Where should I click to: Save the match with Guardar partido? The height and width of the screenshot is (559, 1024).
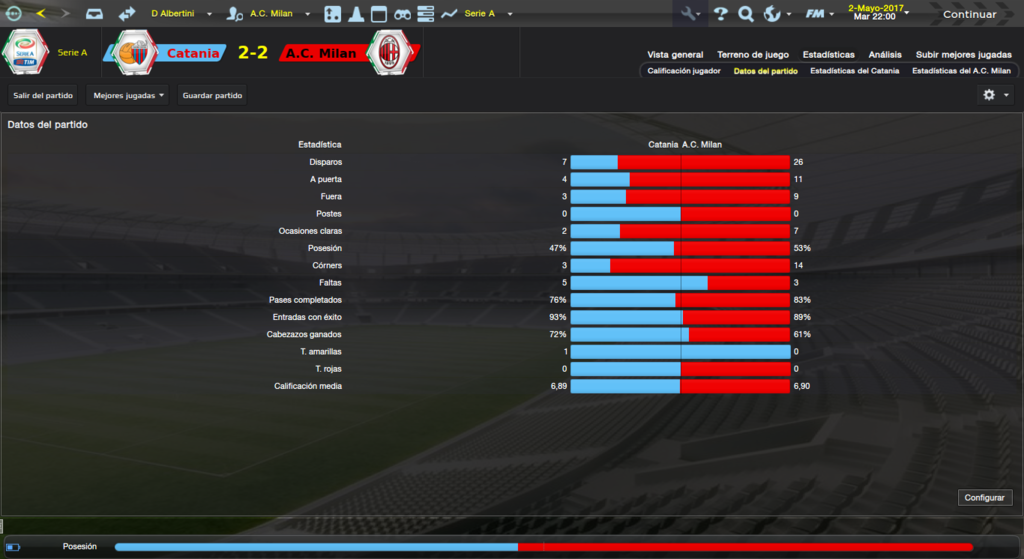[212, 95]
